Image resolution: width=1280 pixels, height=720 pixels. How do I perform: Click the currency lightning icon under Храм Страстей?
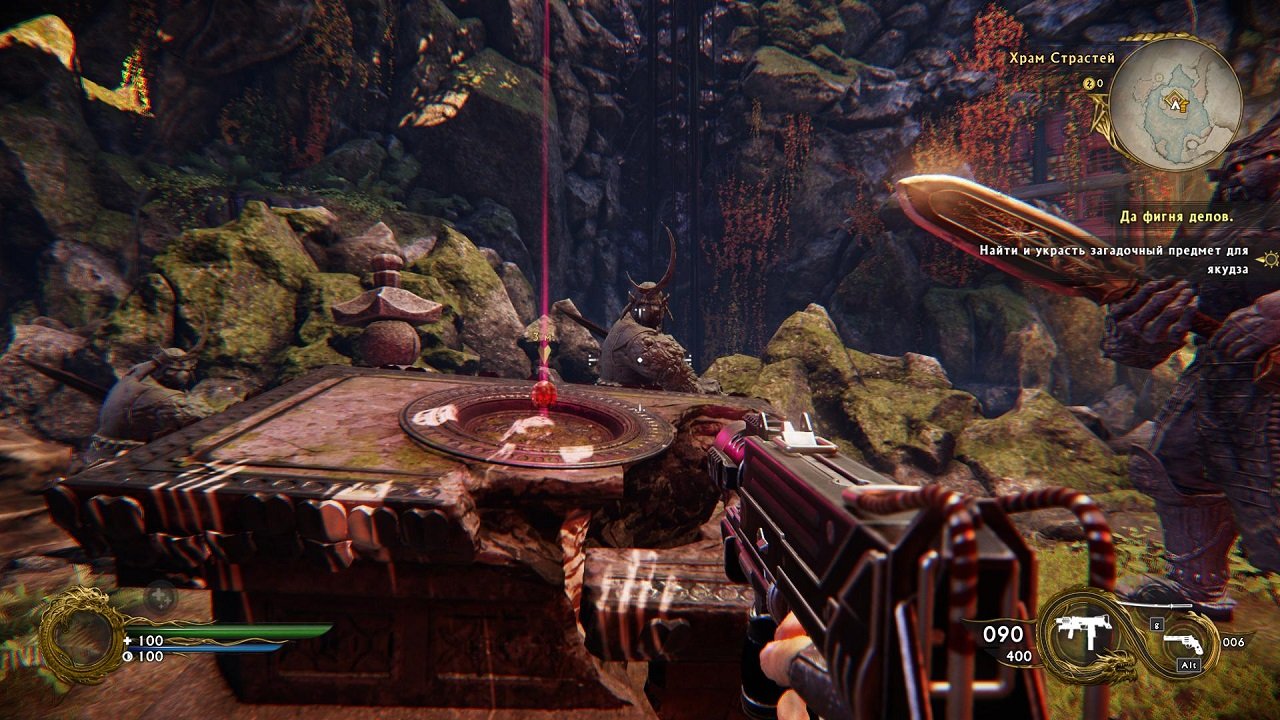coord(1088,83)
